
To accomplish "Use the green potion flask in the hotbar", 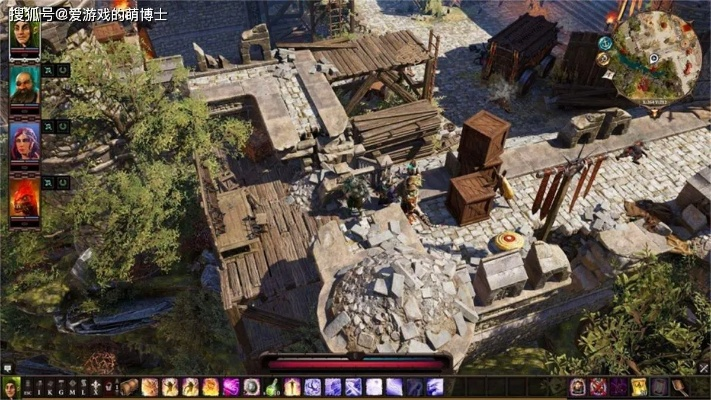I will (271, 387).
